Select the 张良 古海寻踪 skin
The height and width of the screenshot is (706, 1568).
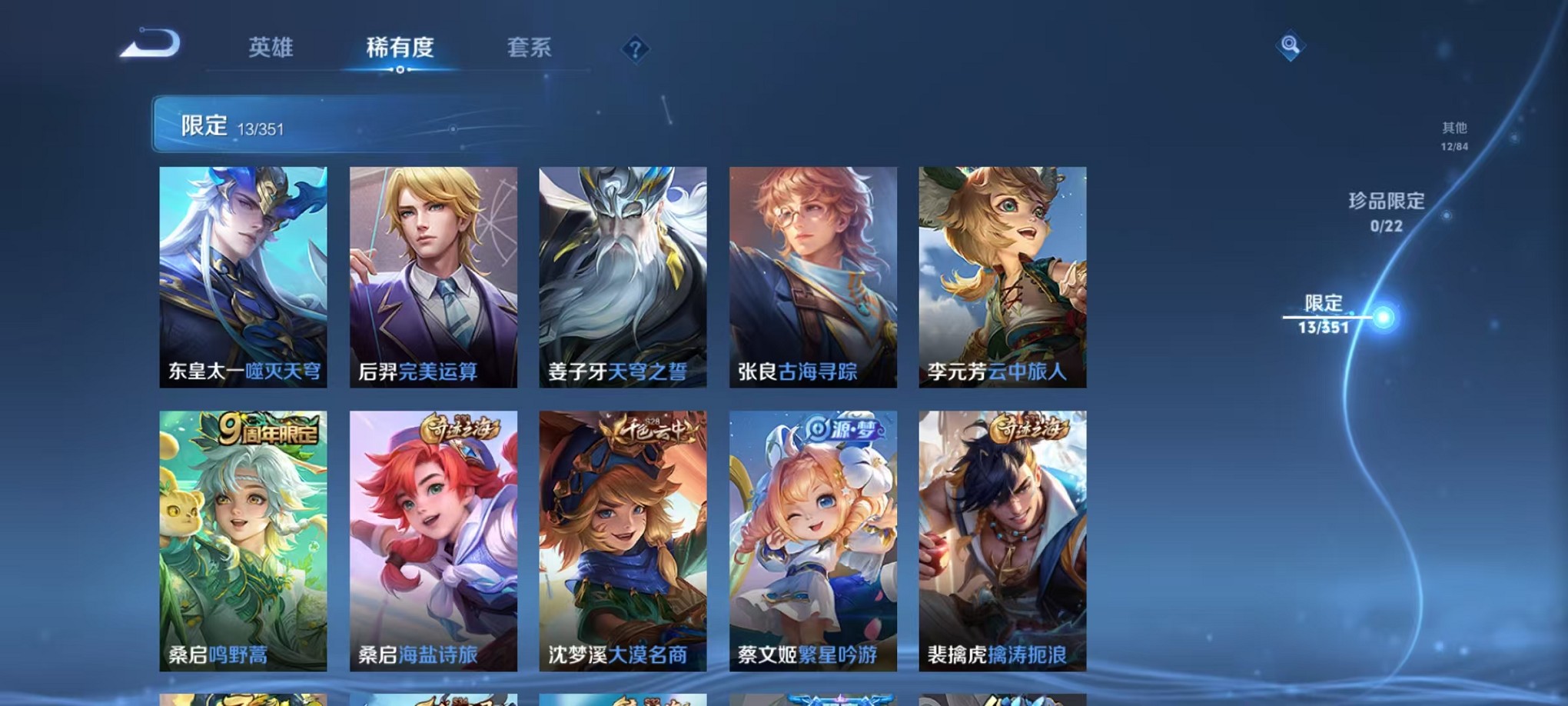(x=810, y=277)
